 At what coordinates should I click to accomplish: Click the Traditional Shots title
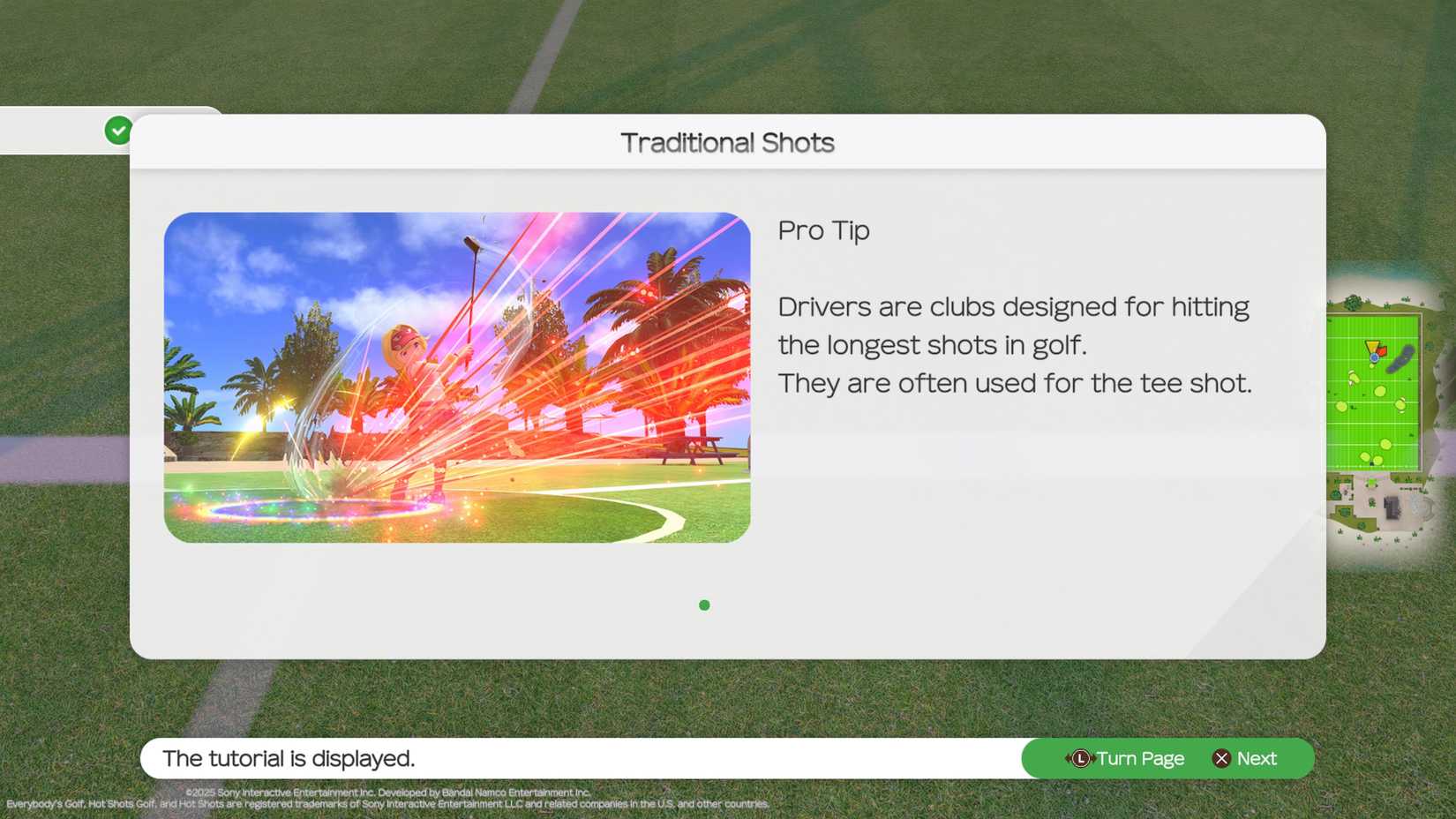(x=728, y=141)
